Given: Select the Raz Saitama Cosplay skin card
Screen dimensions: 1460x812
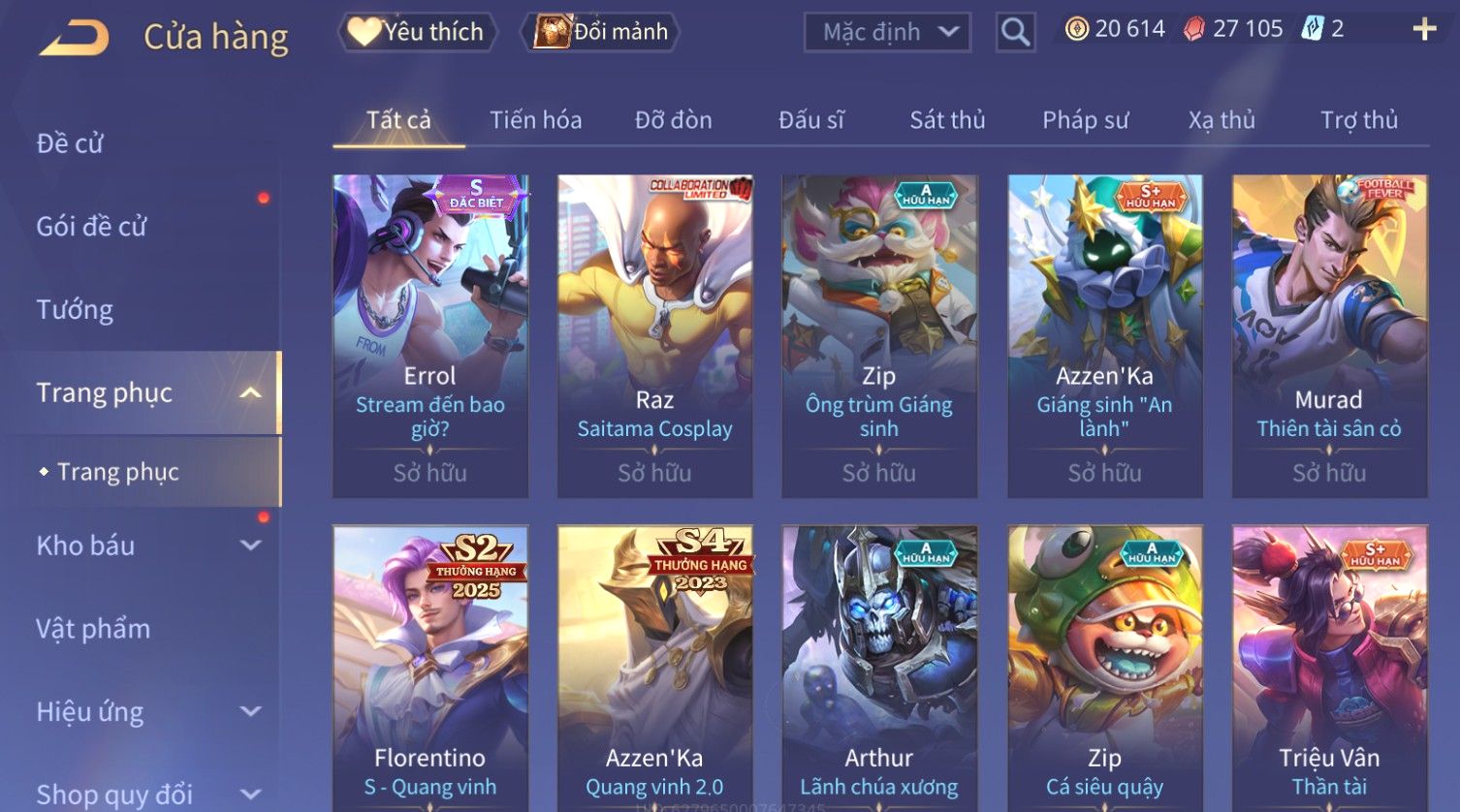Looking at the screenshot, I should pyautogui.click(x=654, y=335).
